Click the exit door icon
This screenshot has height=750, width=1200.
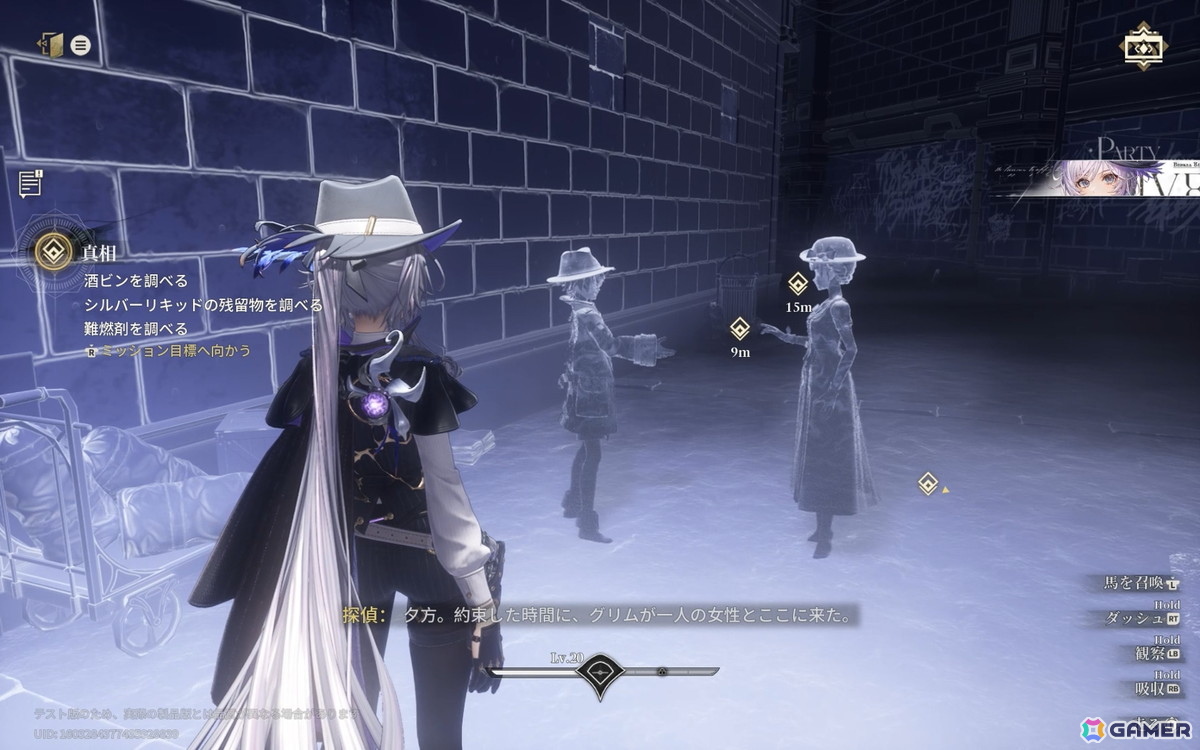coord(50,45)
